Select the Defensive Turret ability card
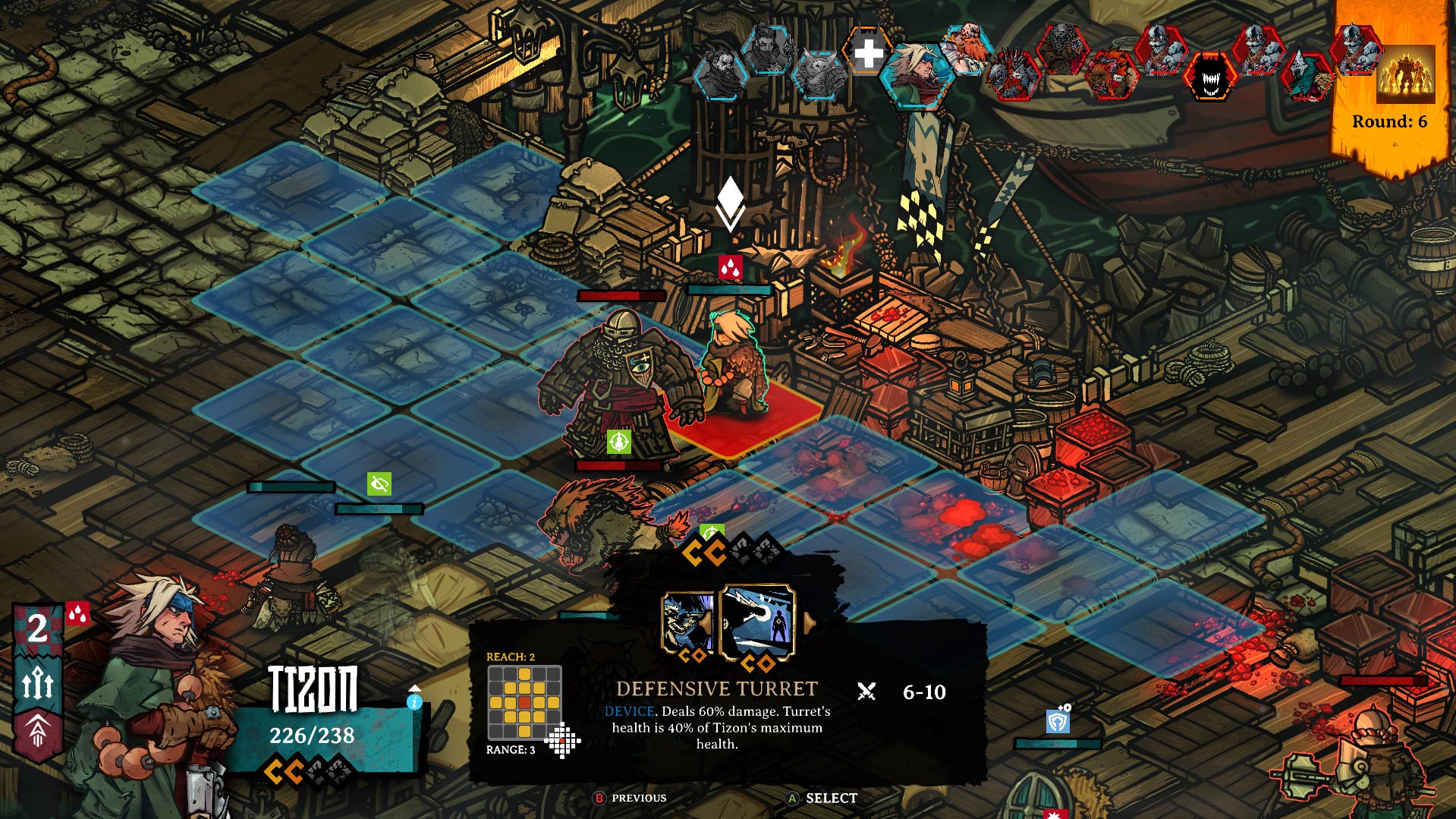The height and width of the screenshot is (819, 1456). pyautogui.click(x=757, y=624)
